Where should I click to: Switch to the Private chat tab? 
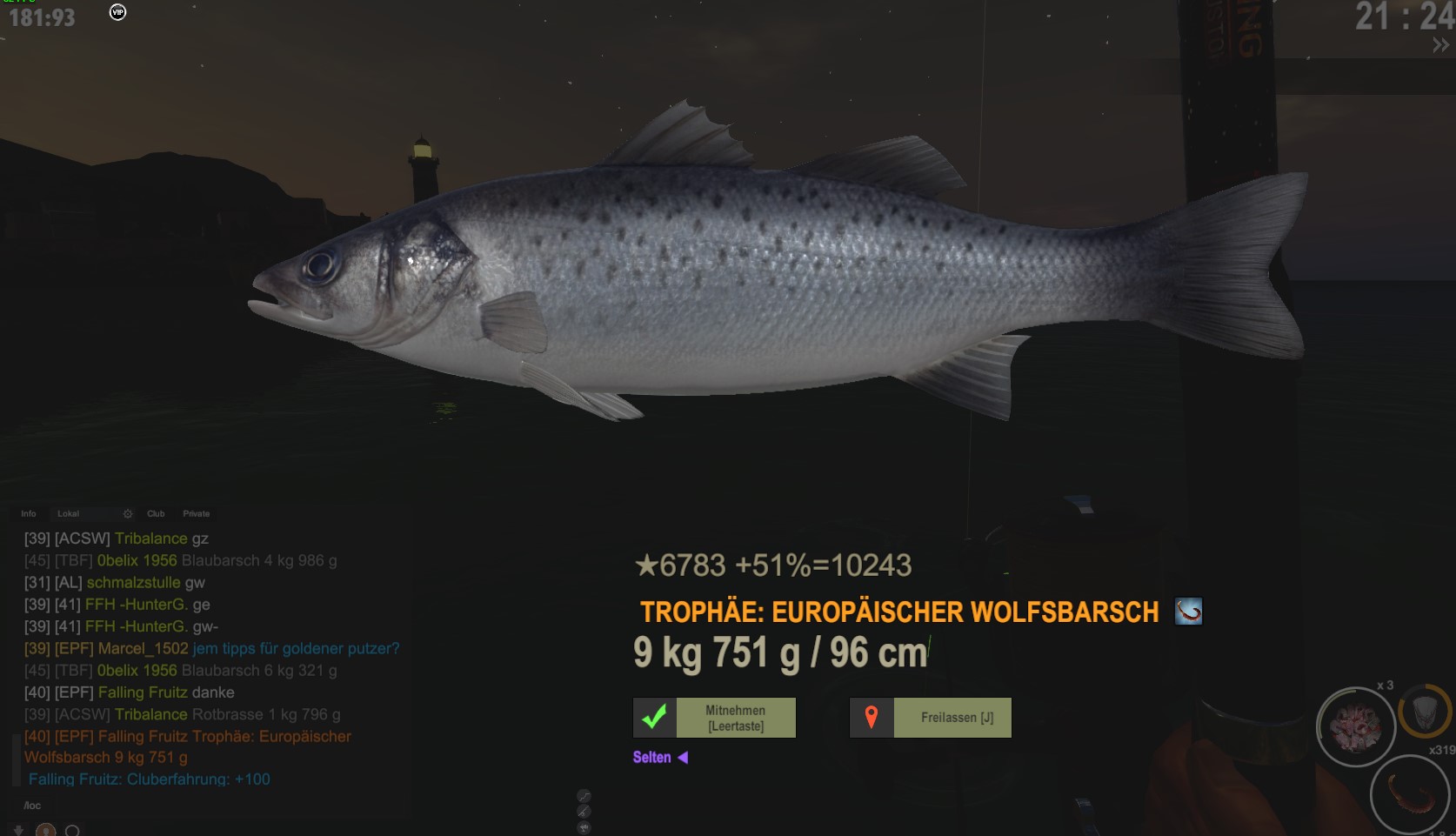coord(197,514)
